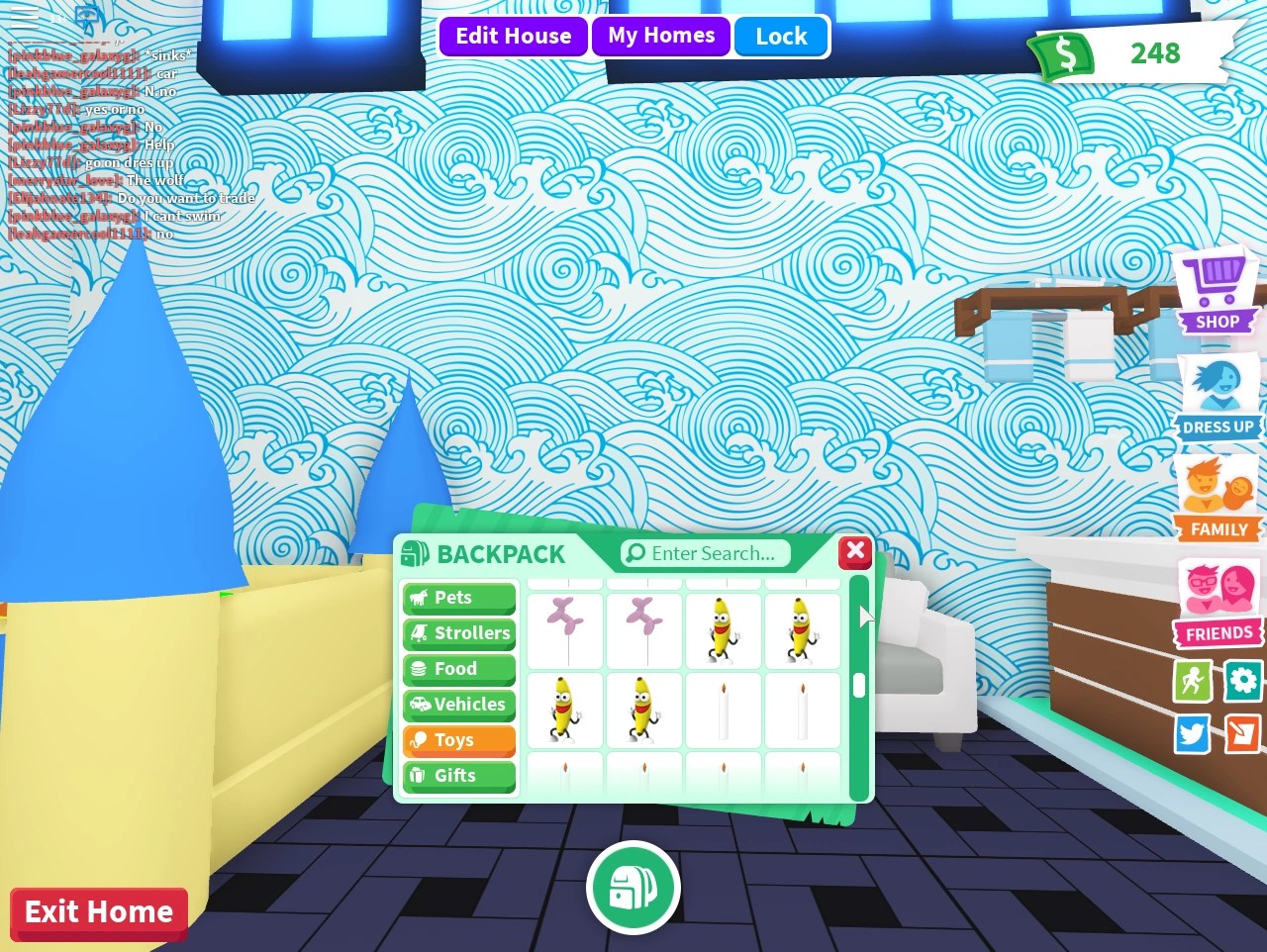Image resolution: width=1267 pixels, height=952 pixels.
Task: Click the Edit House button
Action: pos(513,36)
